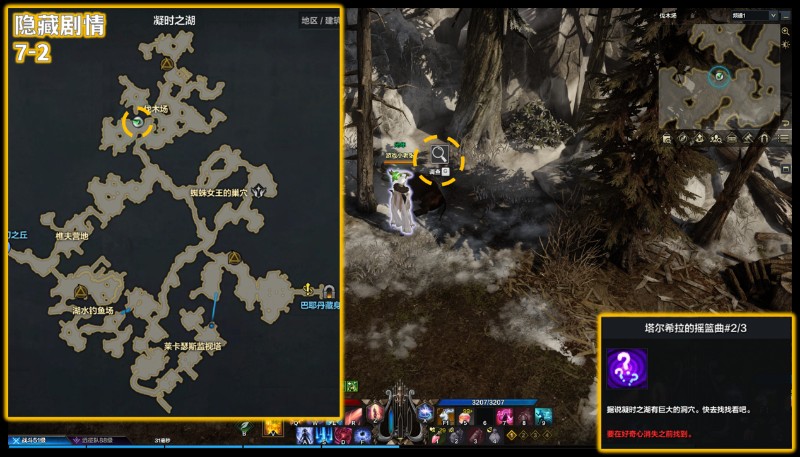The height and width of the screenshot is (457, 800).
Task: Click the 蜘蛛女王的巢穴 dungeon marker on the map
Action: click(x=261, y=190)
